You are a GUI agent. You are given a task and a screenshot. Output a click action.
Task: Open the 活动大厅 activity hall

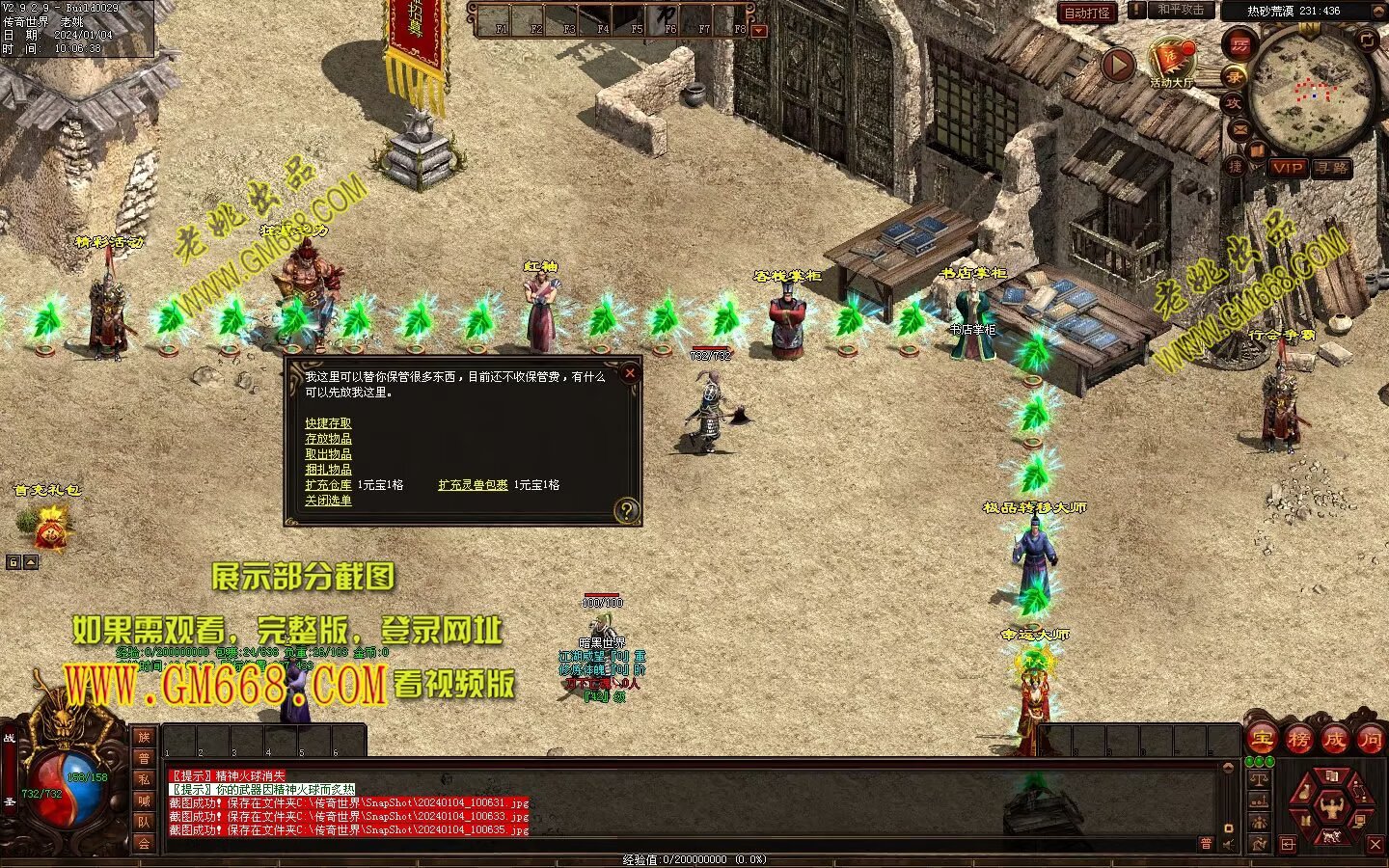(x=1171, y=63)
